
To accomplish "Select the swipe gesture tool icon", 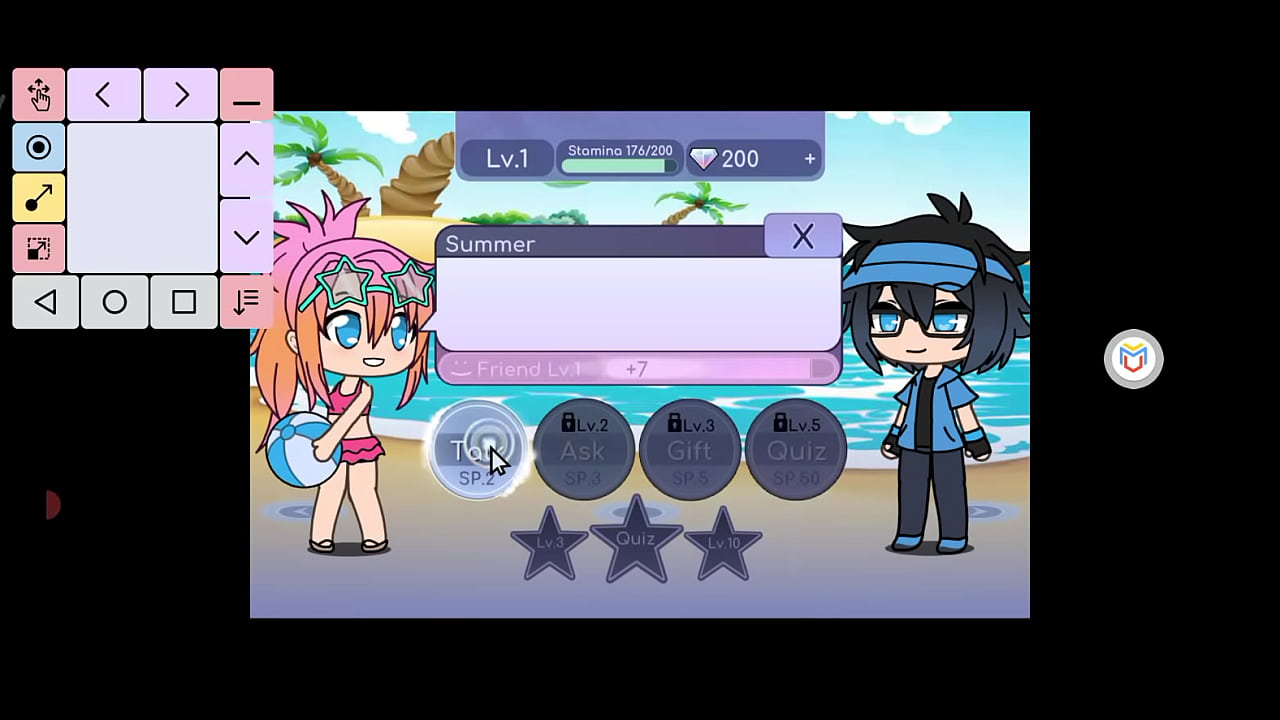I will coord(39,198).
